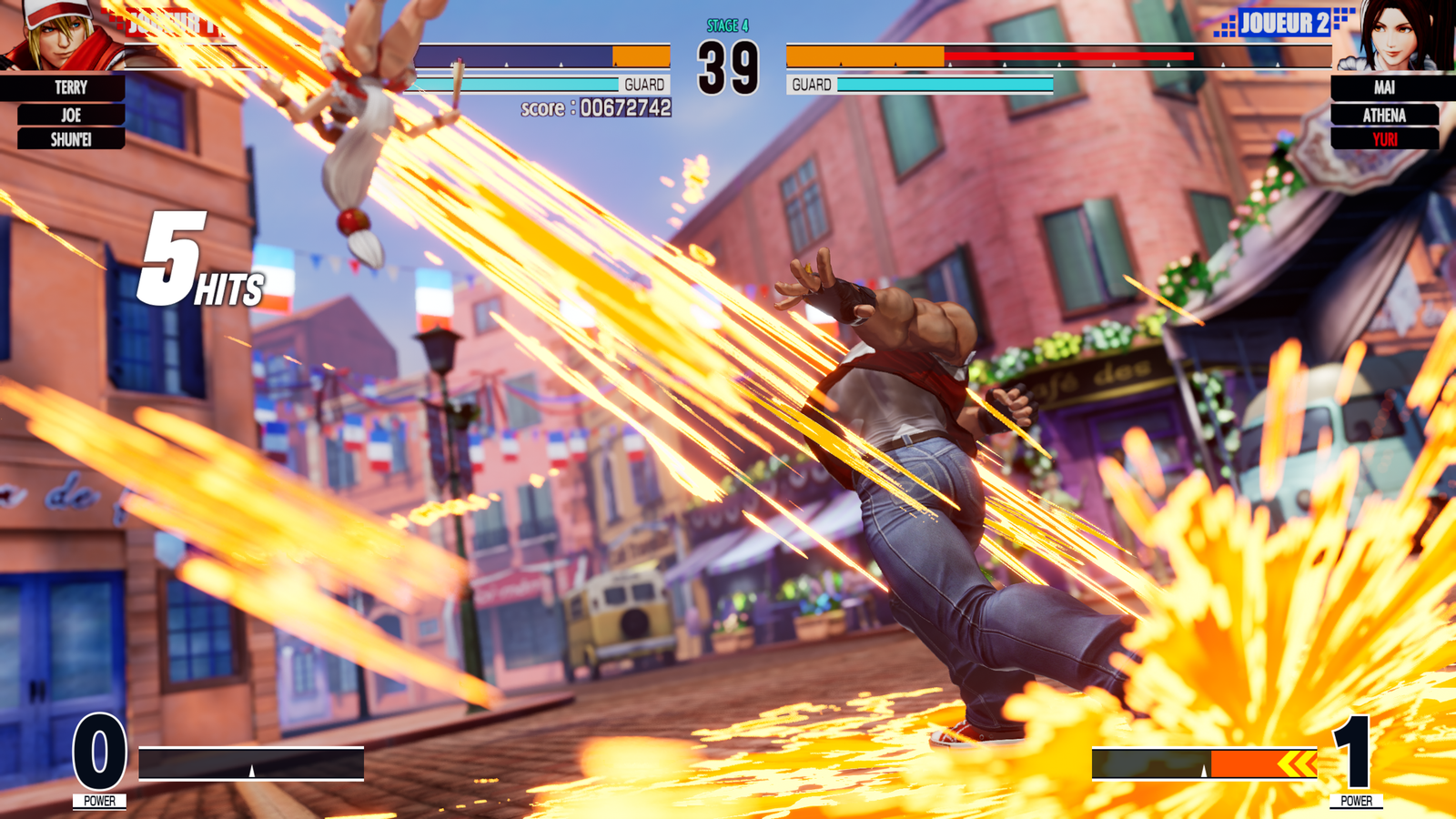
Task: Click Terry's character portrait
Action: (56, 35)
